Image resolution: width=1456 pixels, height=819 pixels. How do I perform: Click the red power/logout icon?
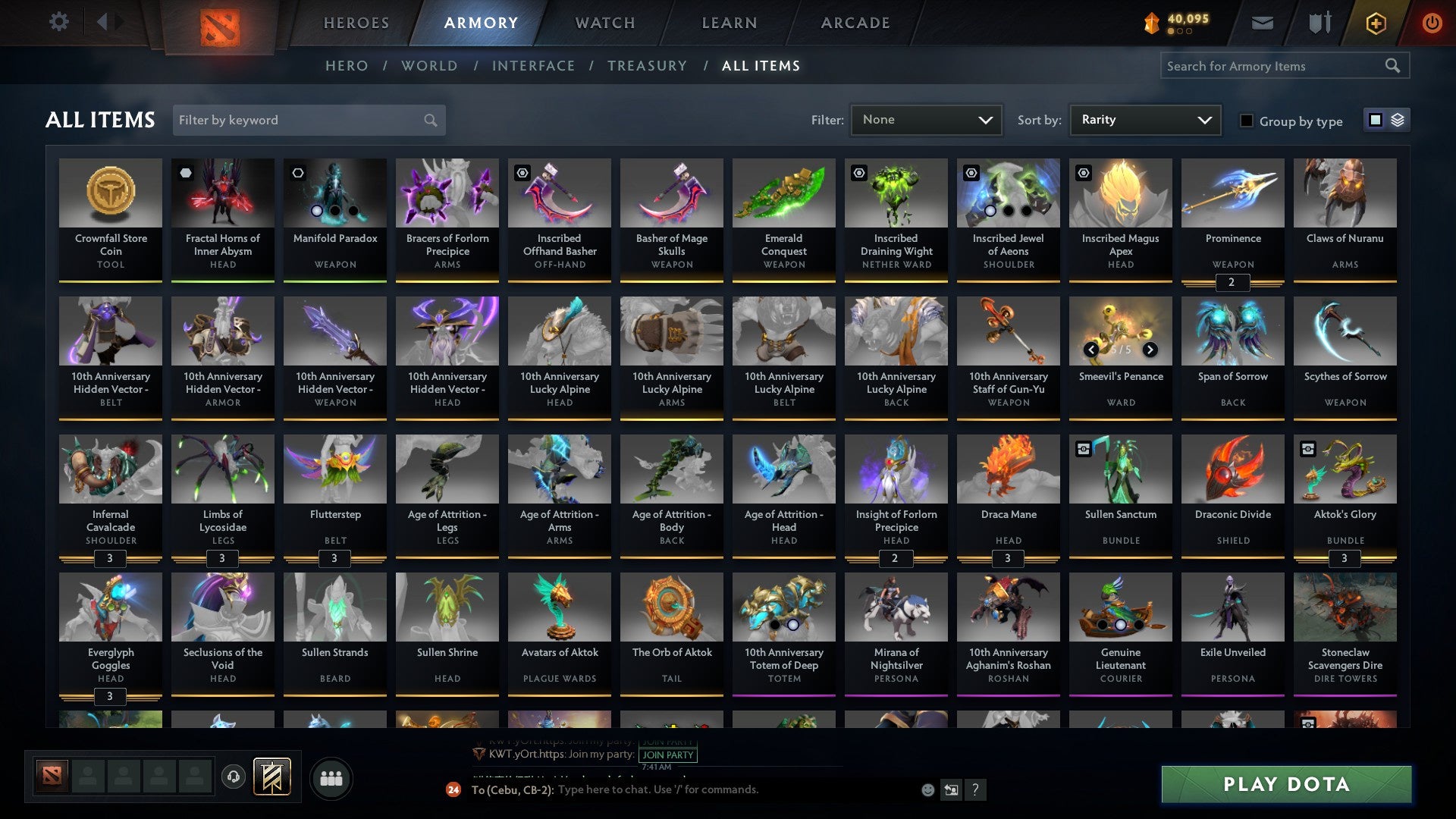click(1432, 23)
